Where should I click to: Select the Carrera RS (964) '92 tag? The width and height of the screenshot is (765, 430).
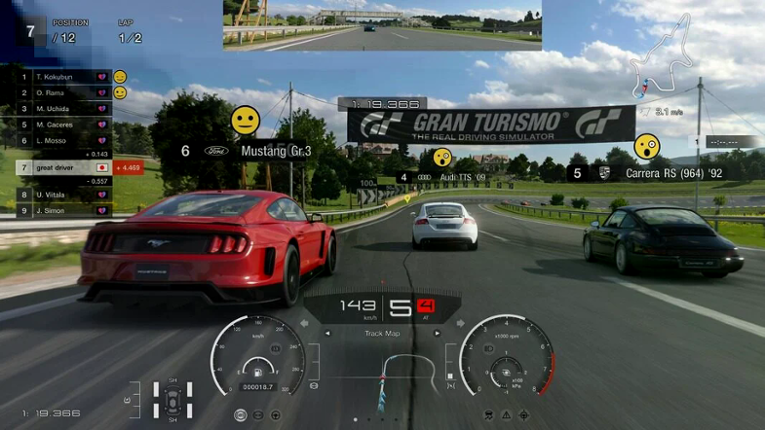(653, 173)
